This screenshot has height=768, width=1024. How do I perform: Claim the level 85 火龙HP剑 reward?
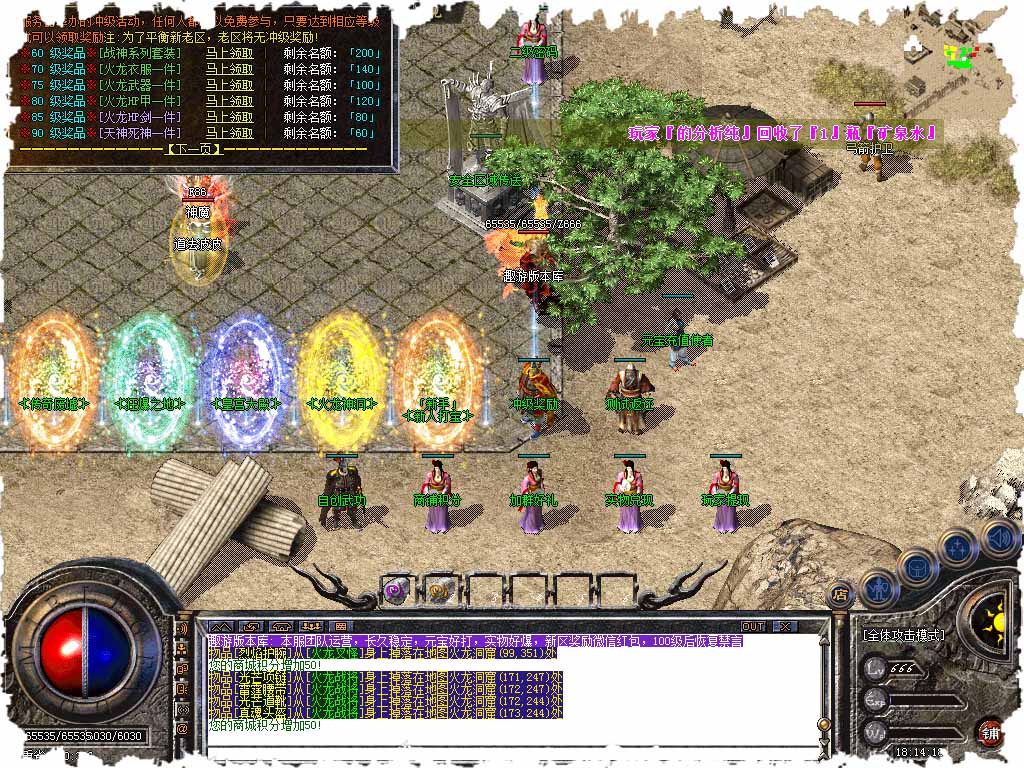pyautogui.click(x=229, y=117)
